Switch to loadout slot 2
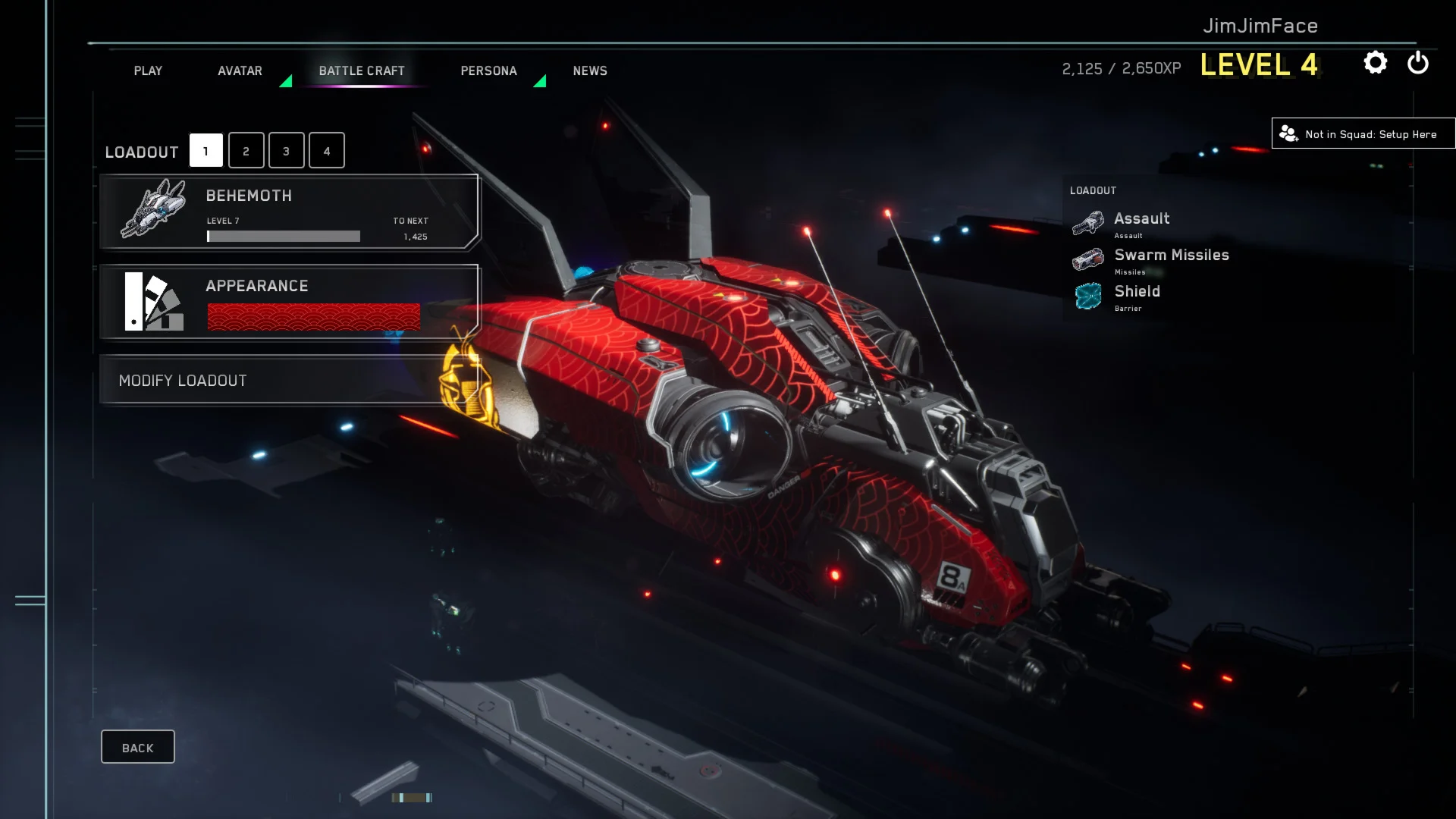1456x819 pixels. 246,151
